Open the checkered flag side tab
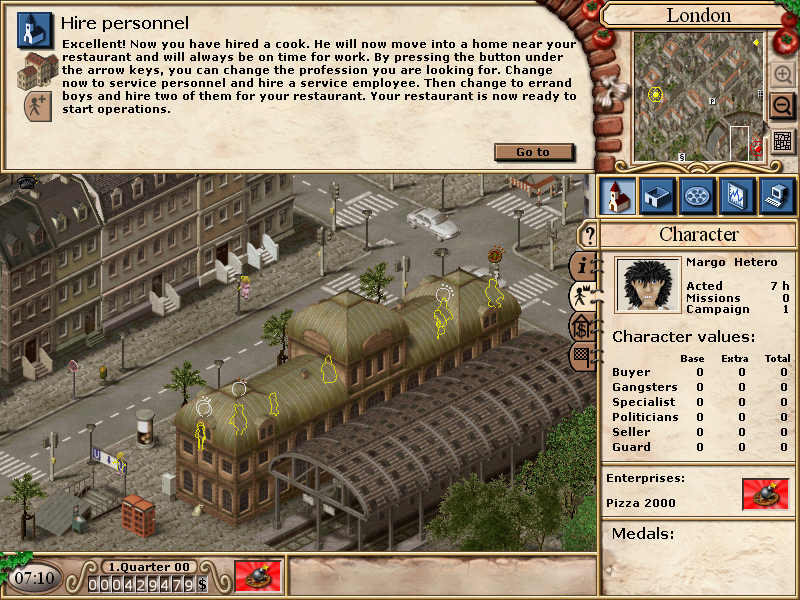Screen dimensions: 800x600 [x=582, y=355]
